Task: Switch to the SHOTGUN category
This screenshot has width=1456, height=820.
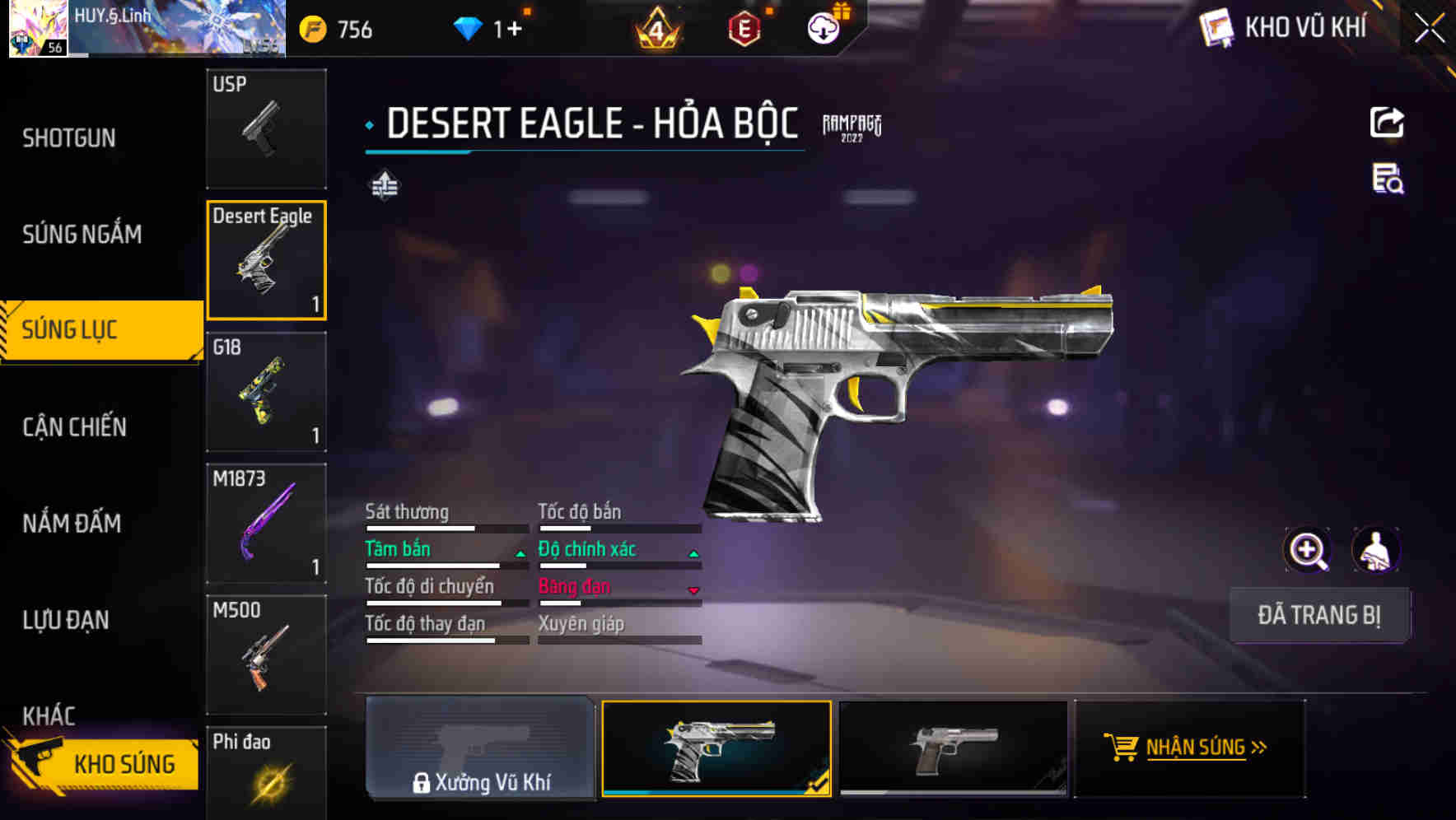Action: click(69, 138)
